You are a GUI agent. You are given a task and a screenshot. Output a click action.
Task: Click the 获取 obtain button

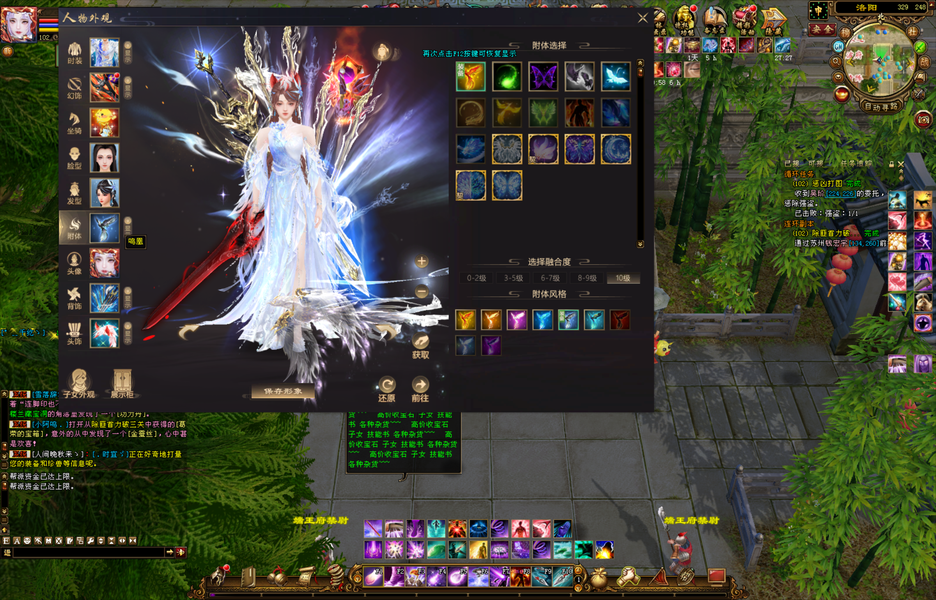pos(421,341)
